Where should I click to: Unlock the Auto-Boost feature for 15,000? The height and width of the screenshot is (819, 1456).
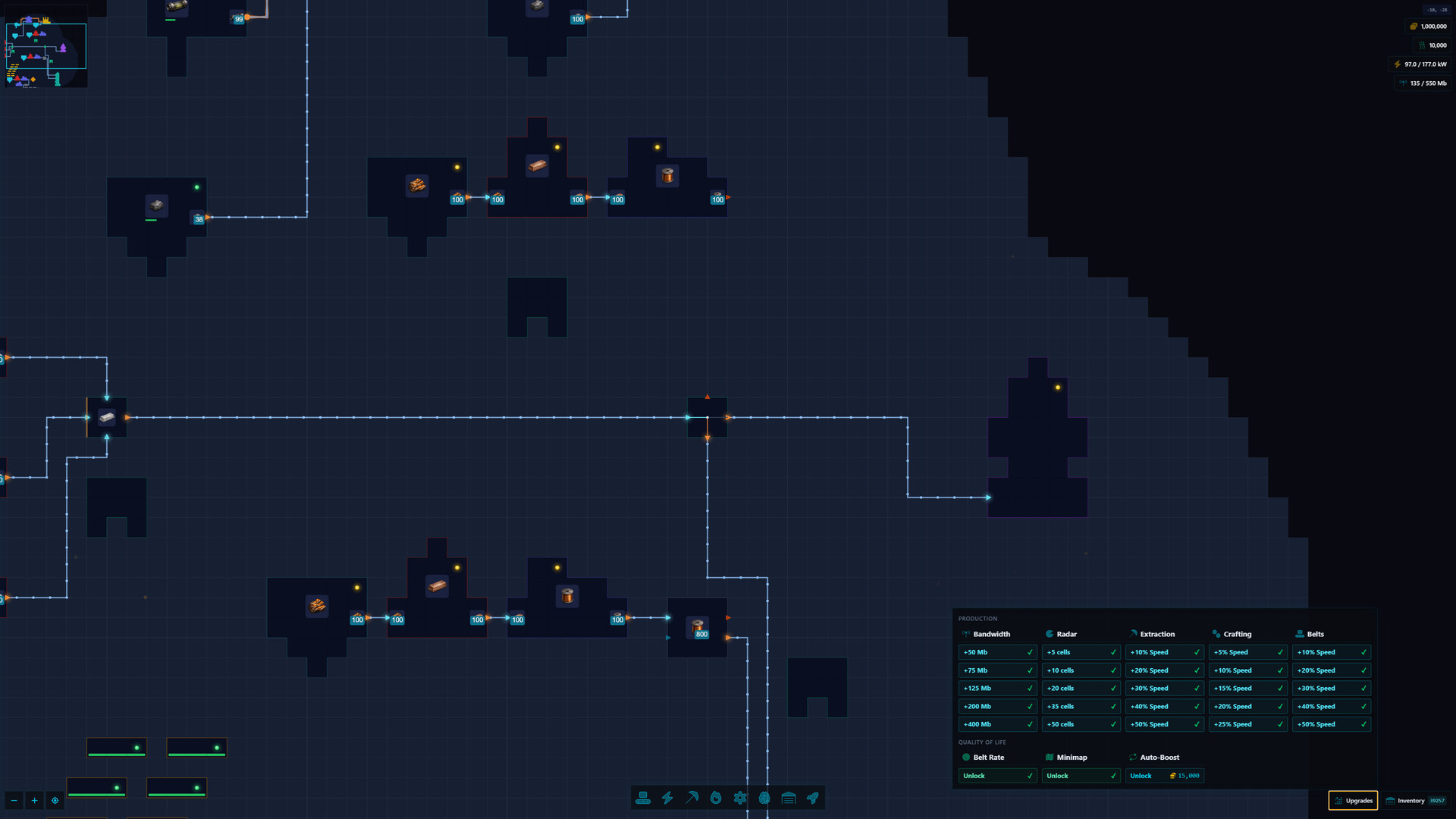1165,775
